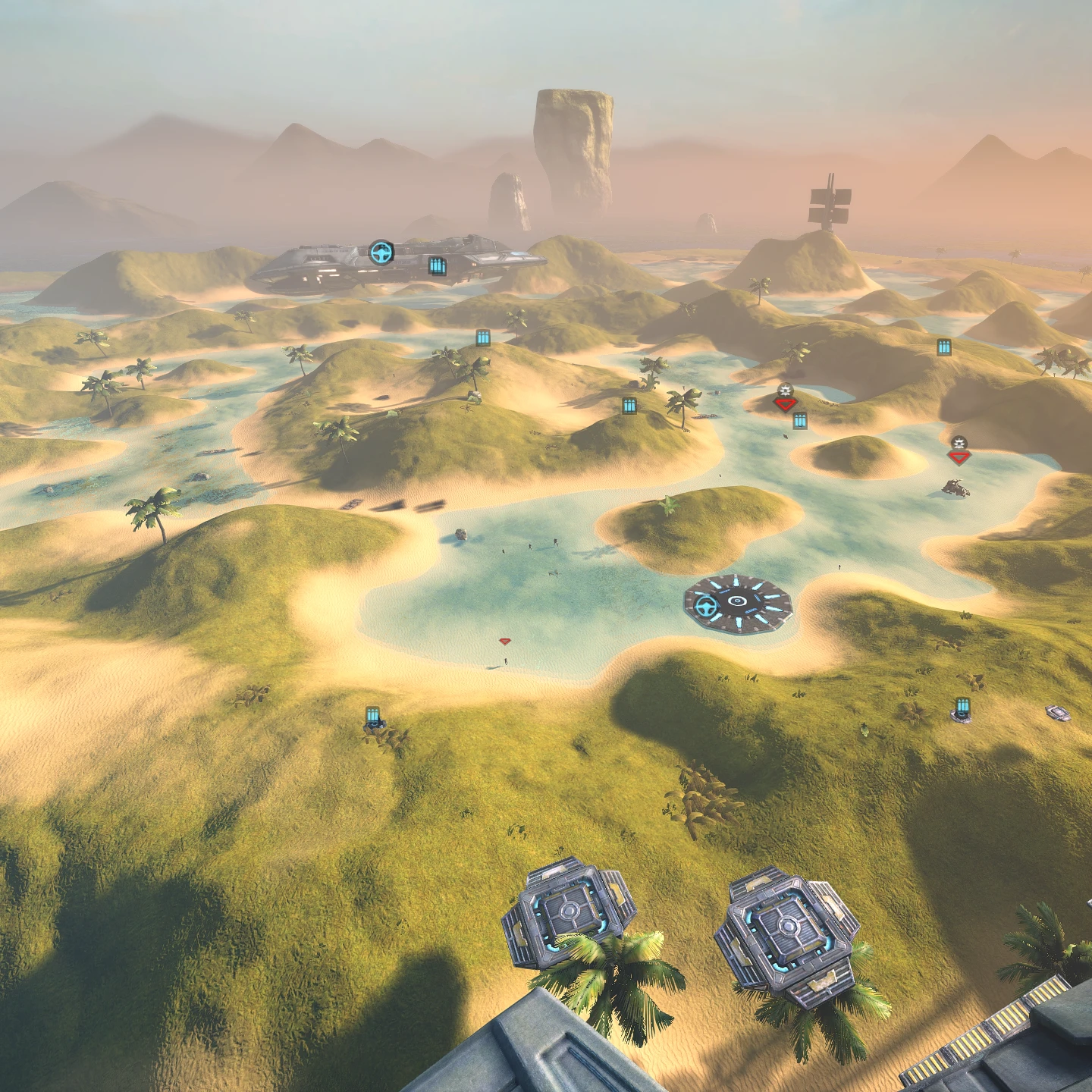Pick the ammo icon beside the dropship's steering wheel
The image size is (1092, 1092).
(x=438, y=265)
